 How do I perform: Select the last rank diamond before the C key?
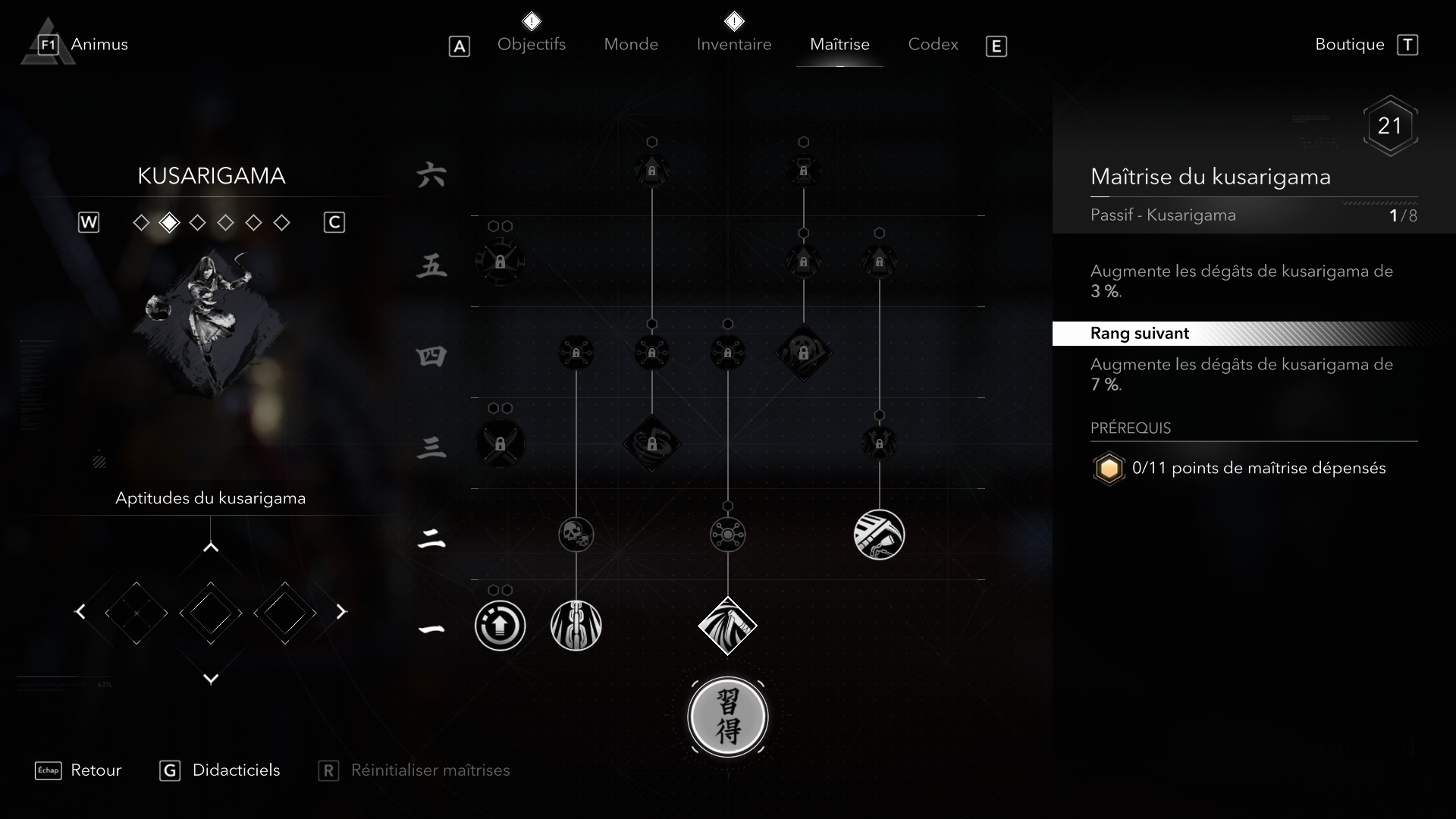point(282,222)
